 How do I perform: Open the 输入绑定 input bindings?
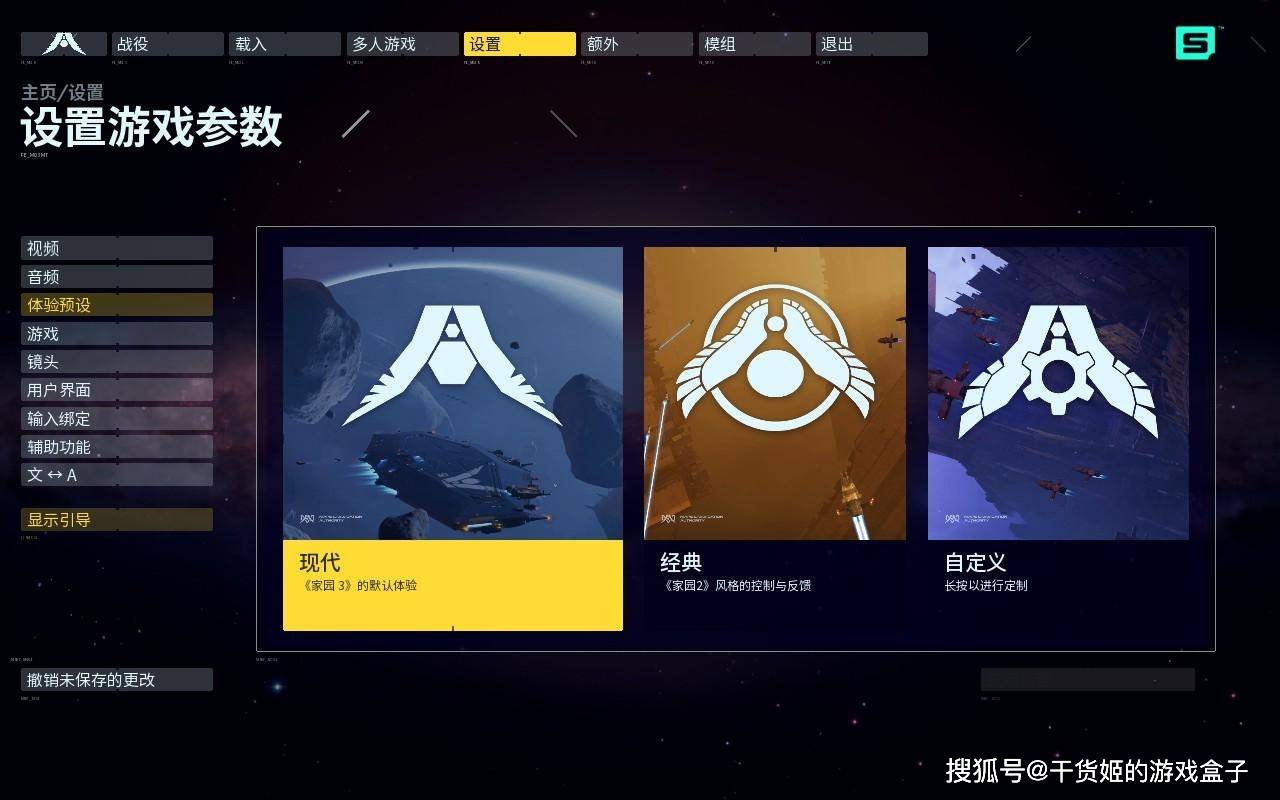coord(116,419)
